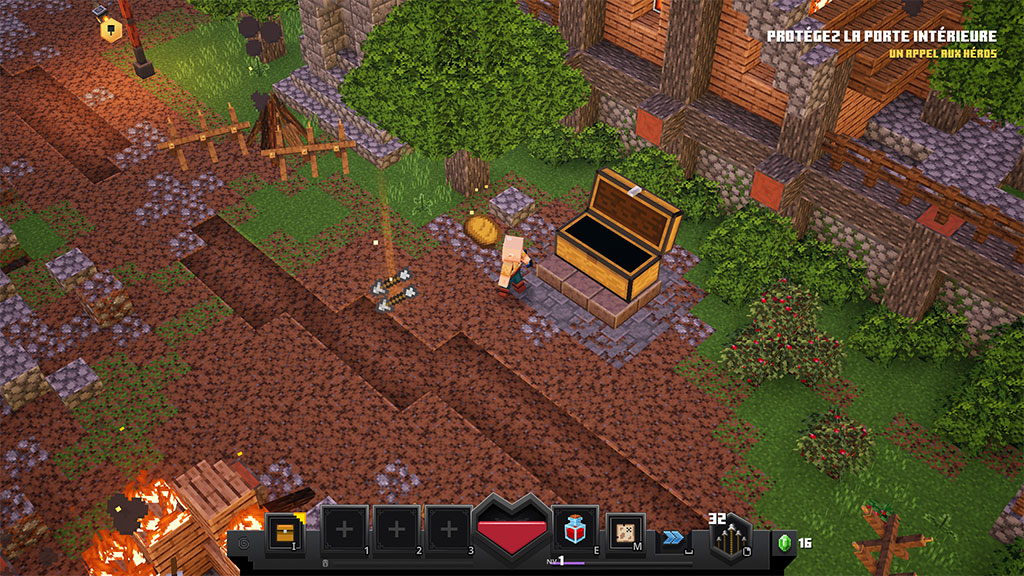Open the map scroll icon
This screenshot has width=1024, height=576.
pos(627,531)
